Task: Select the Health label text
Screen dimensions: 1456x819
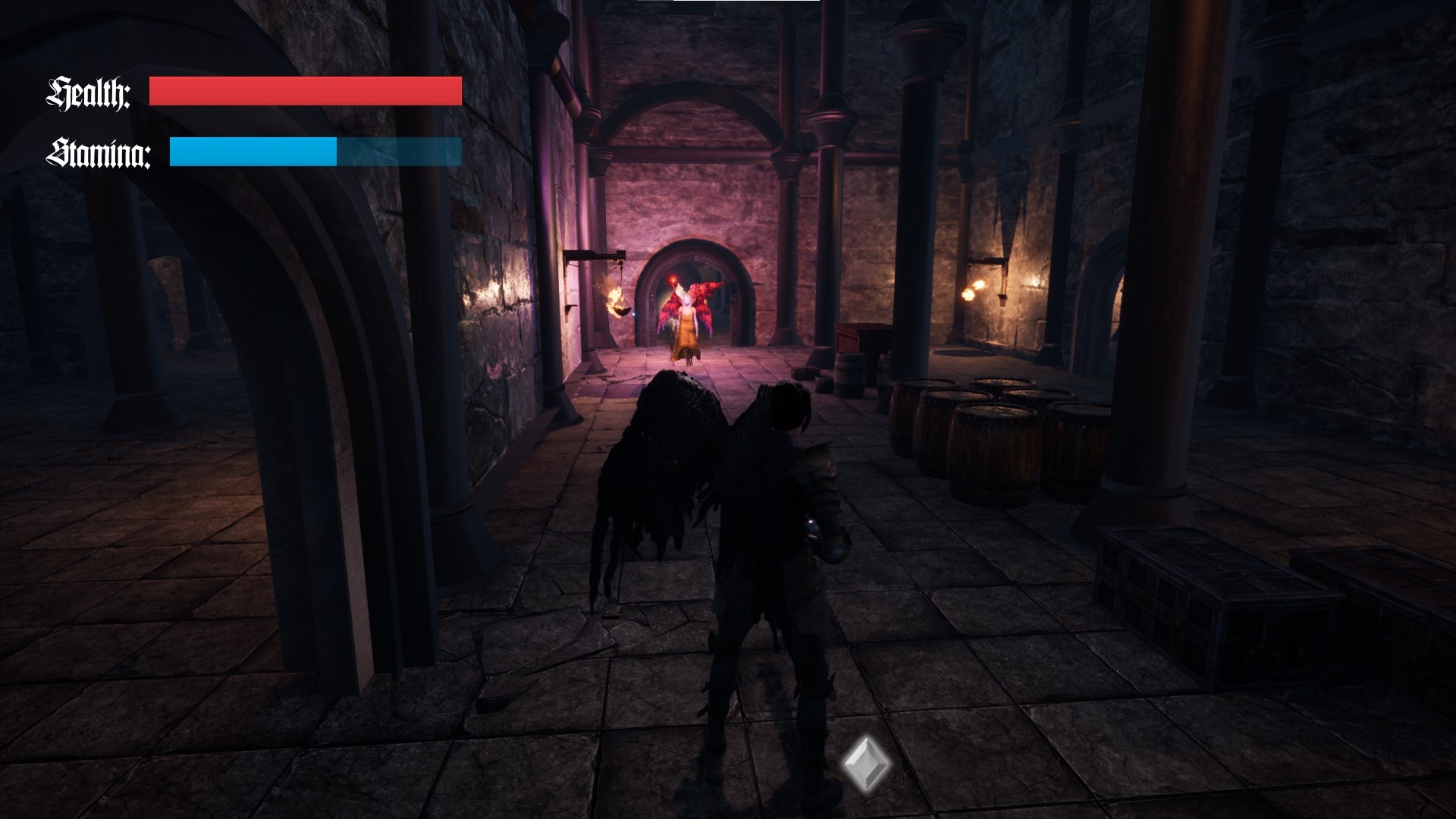Action: coord(88,93)
